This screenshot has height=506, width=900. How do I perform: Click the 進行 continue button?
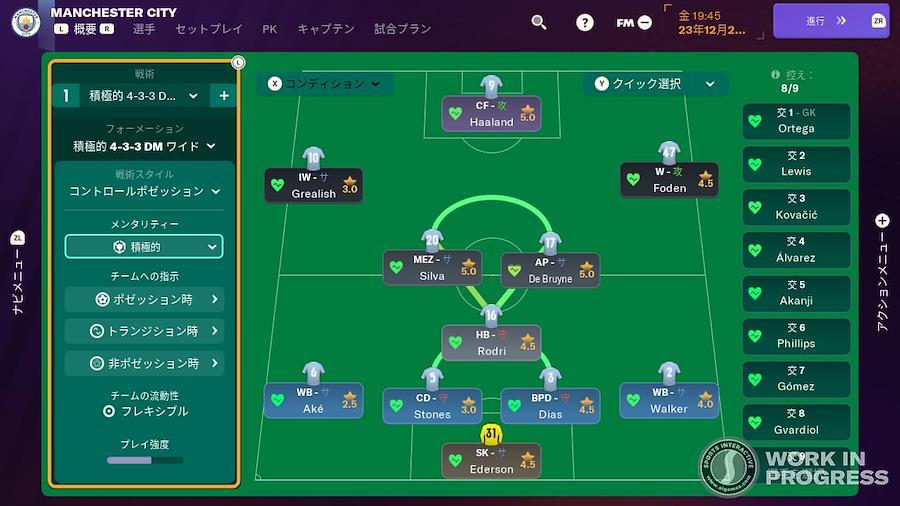tap(830, 21)
